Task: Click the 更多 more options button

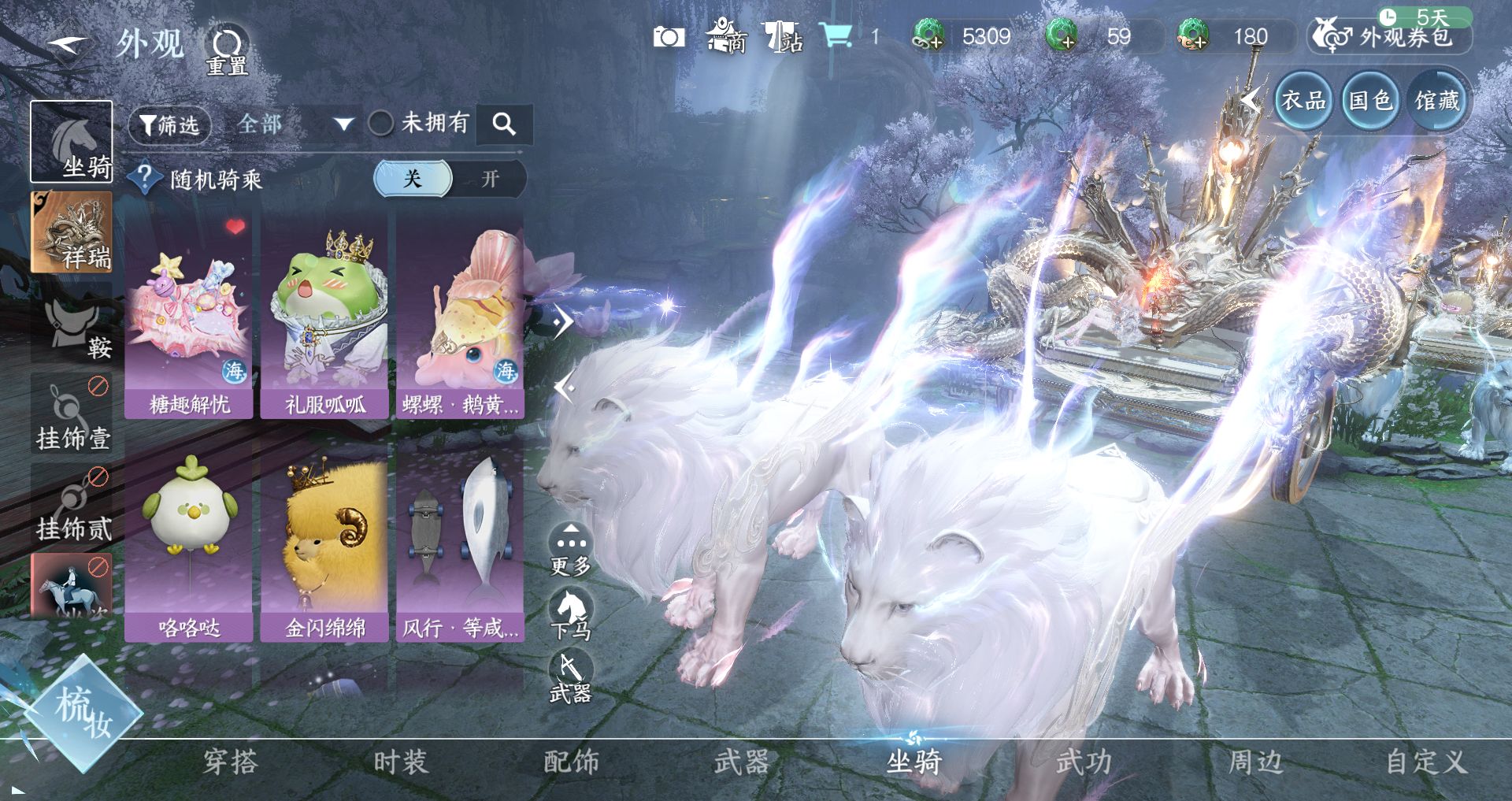Action: [571, 550]
